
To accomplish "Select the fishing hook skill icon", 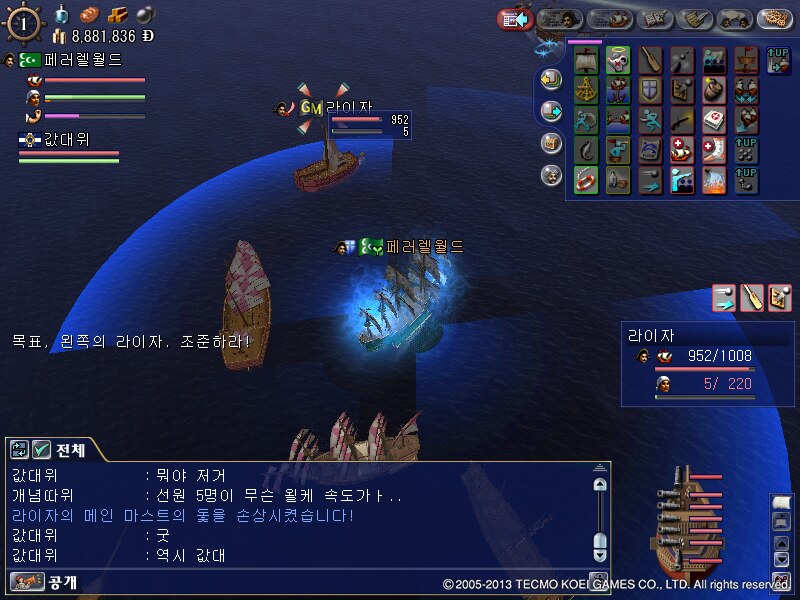I will tap(586, 151).
